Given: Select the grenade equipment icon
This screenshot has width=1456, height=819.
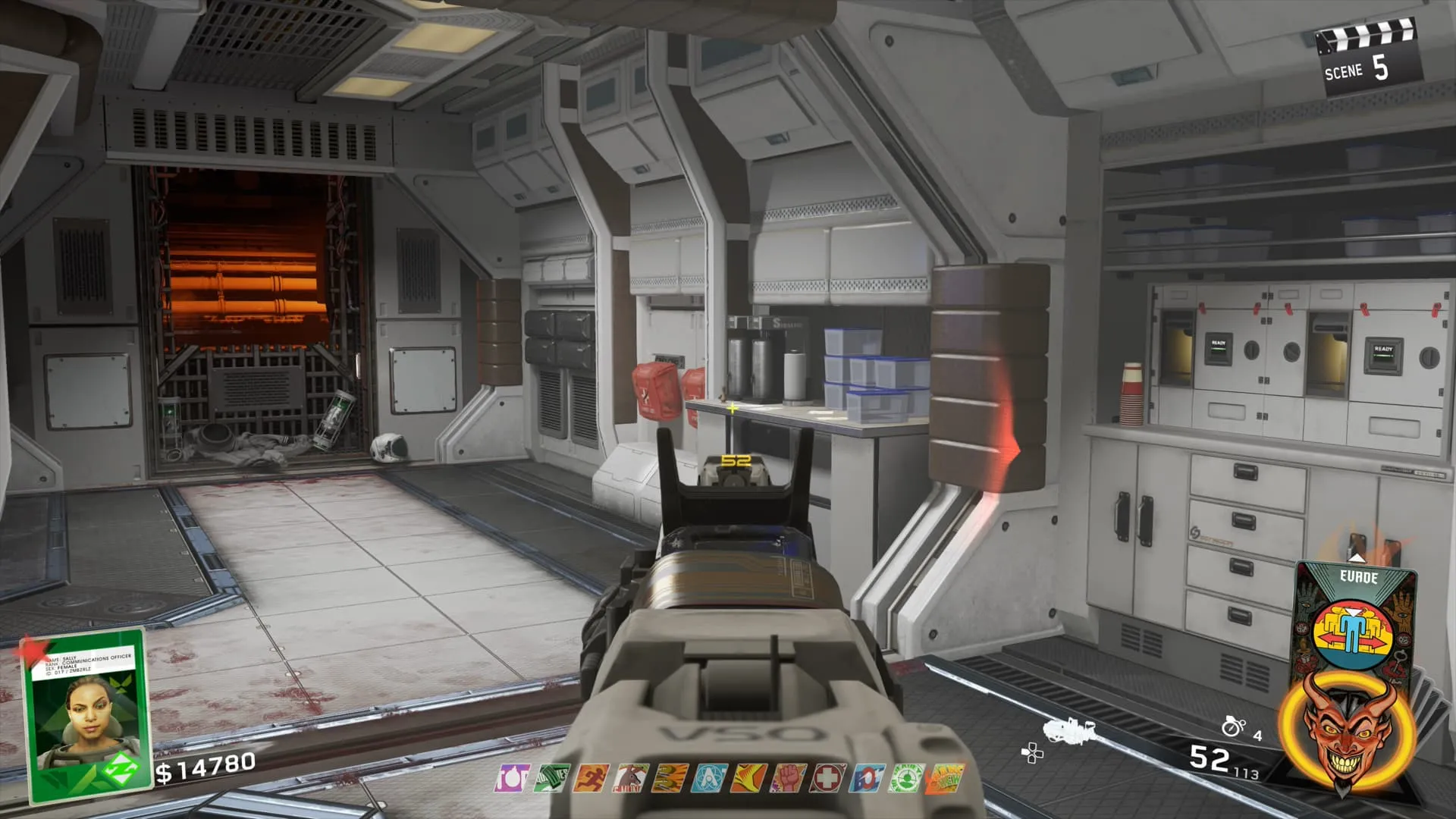Looking at the screenshot, I should pyautogui.click(x=1233, y=726).
